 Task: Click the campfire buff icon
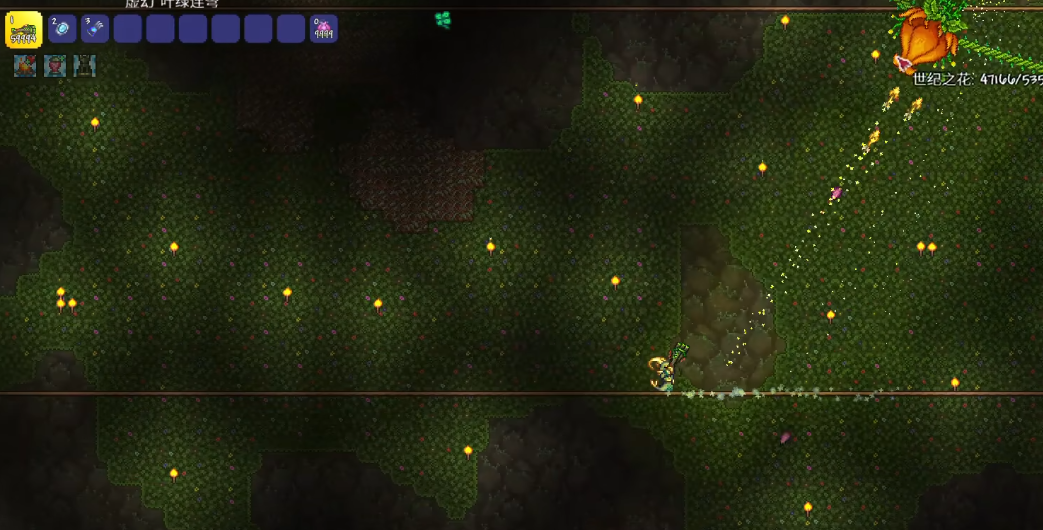(24, 66)
